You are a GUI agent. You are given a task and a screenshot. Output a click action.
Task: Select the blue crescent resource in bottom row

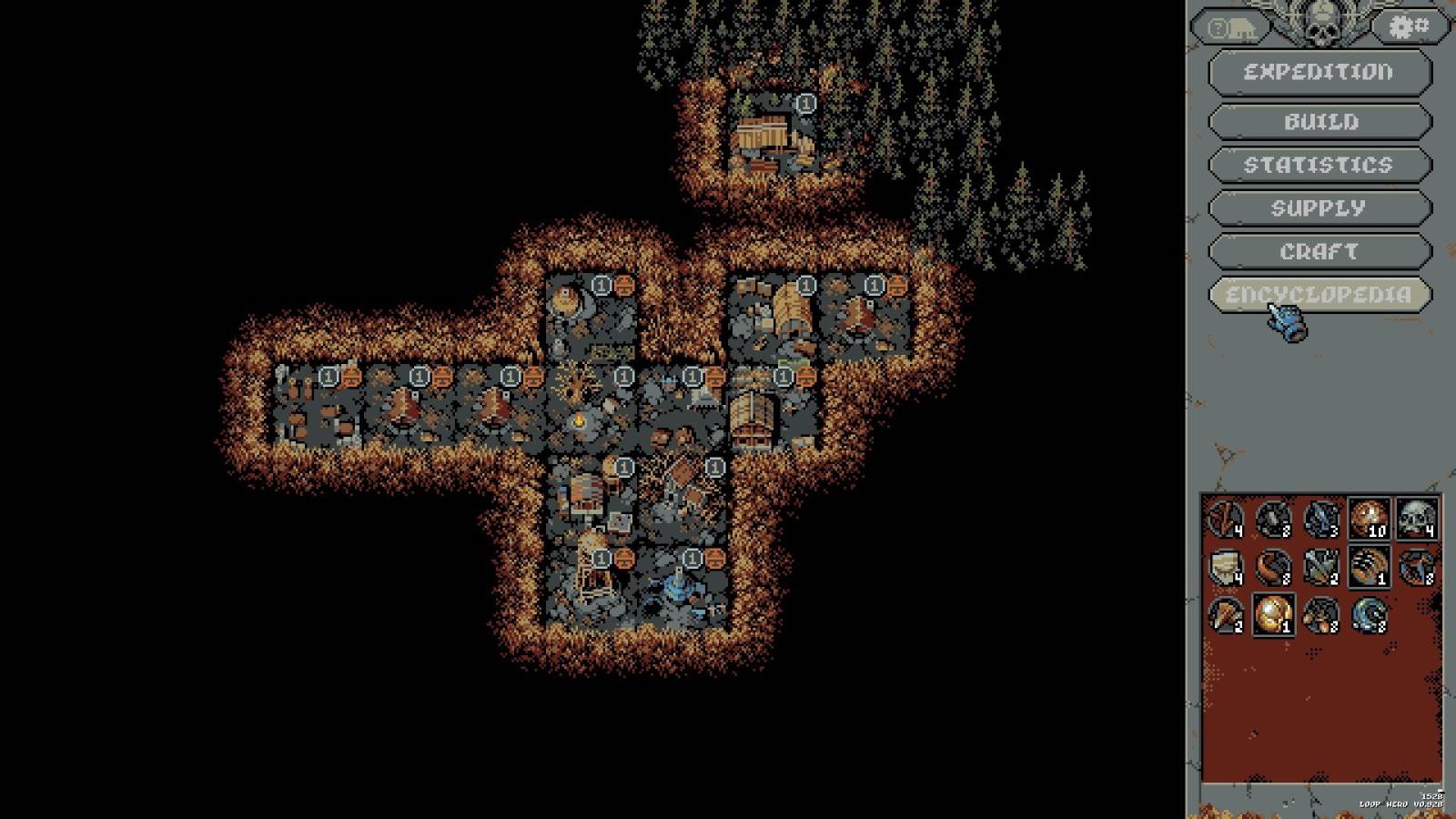tap(1370, 619)
